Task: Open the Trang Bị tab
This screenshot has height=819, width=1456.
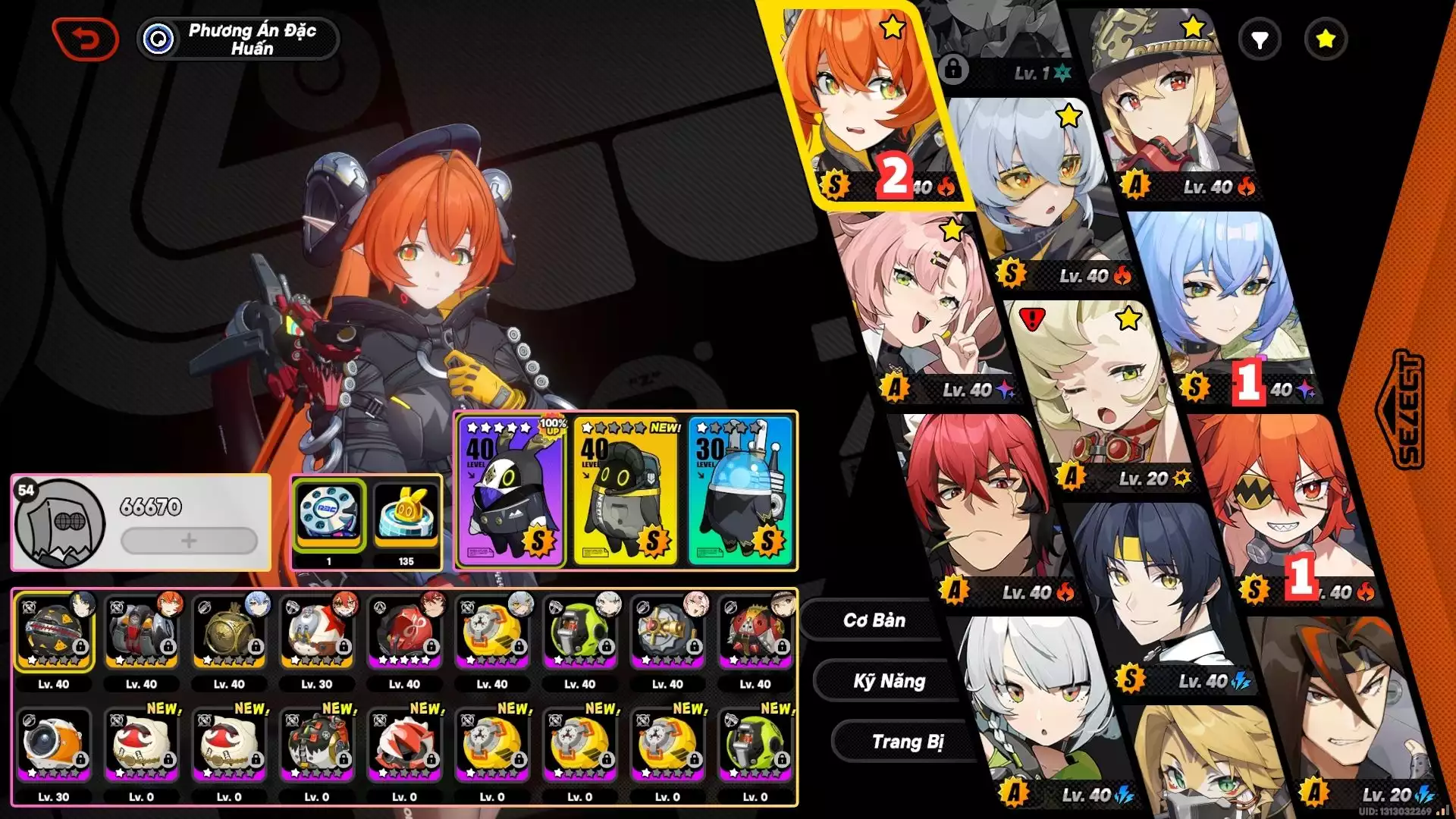Action: pos(907,742)
